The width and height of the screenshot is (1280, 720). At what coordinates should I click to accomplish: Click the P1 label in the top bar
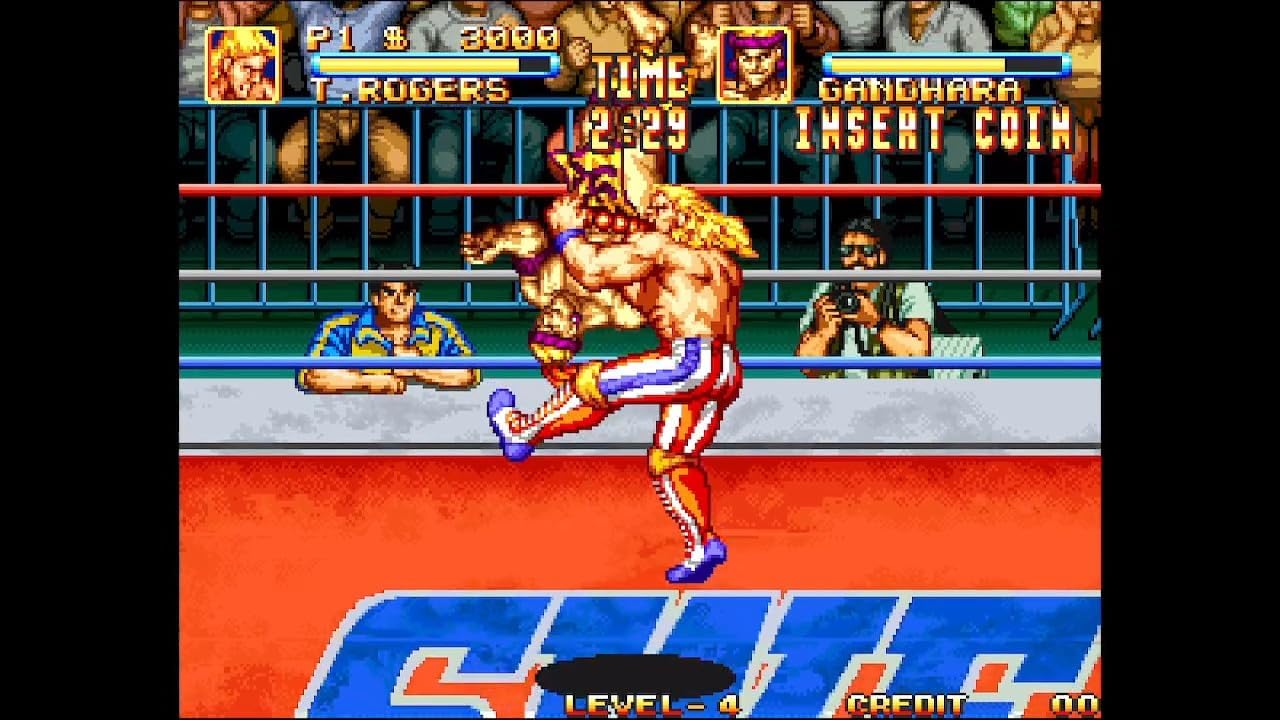click(x=331, y=44)
